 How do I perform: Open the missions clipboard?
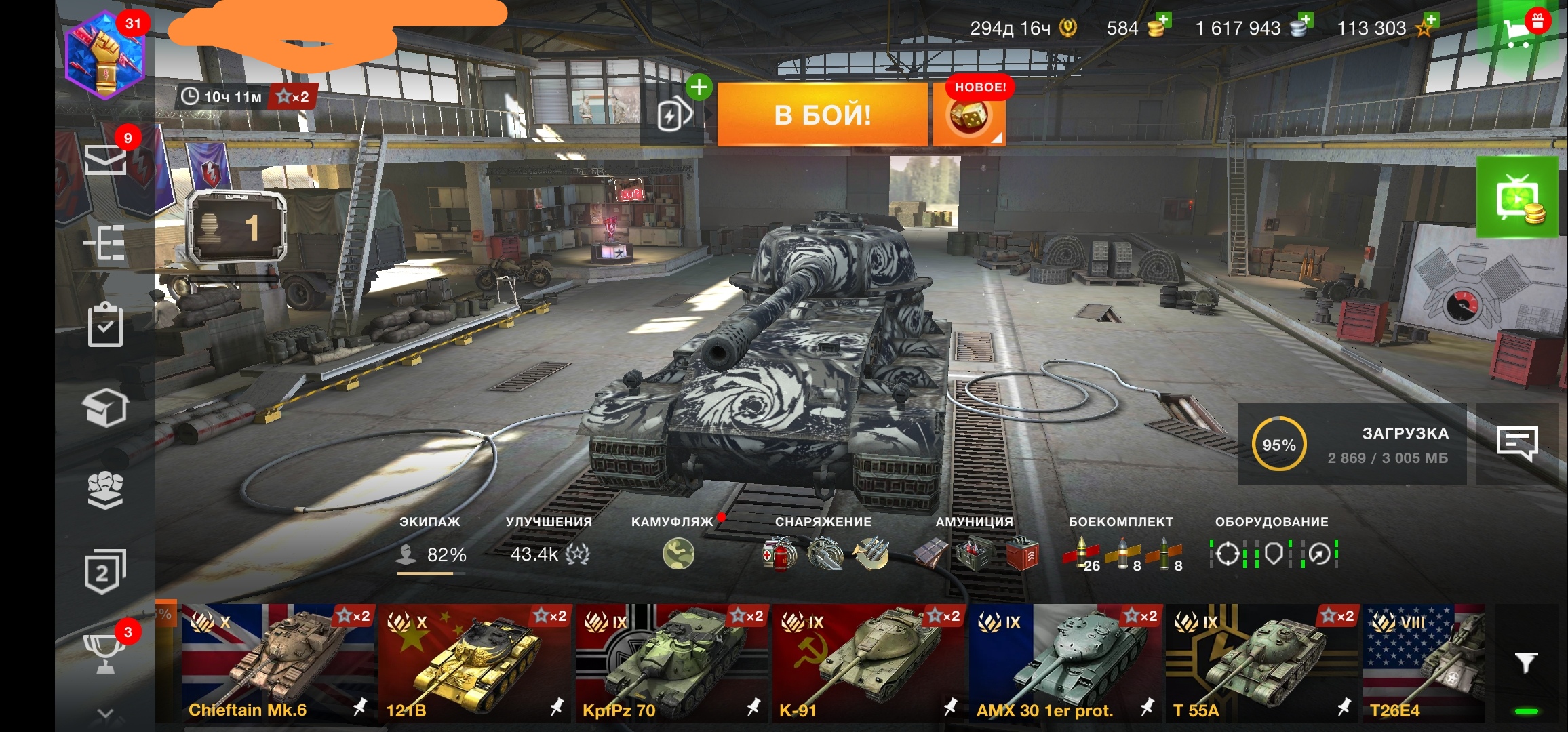click(x=105, y=325)
